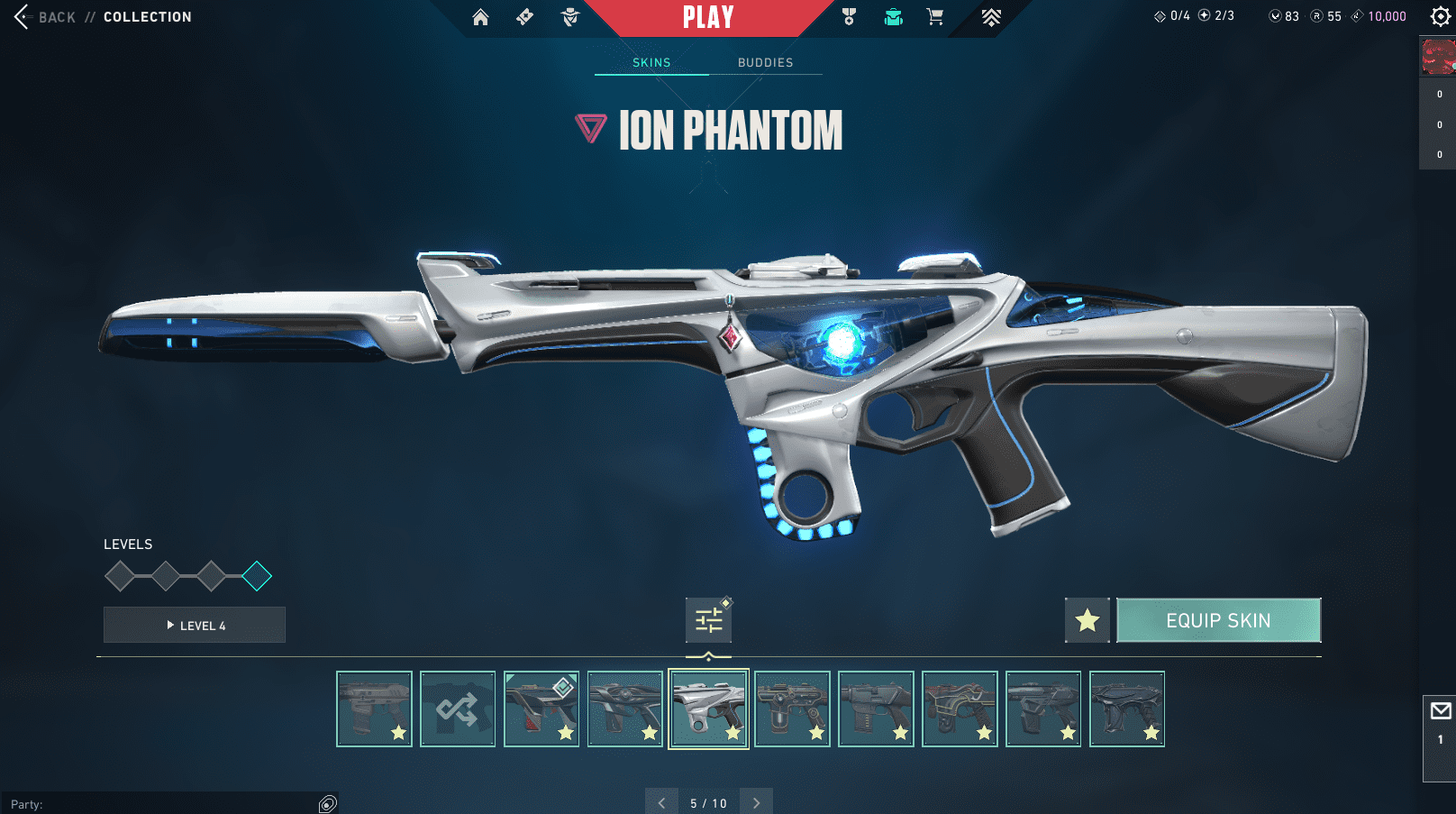
Task: Select the Ion Phantom thumbnail
Action: (x=708, y=709)
